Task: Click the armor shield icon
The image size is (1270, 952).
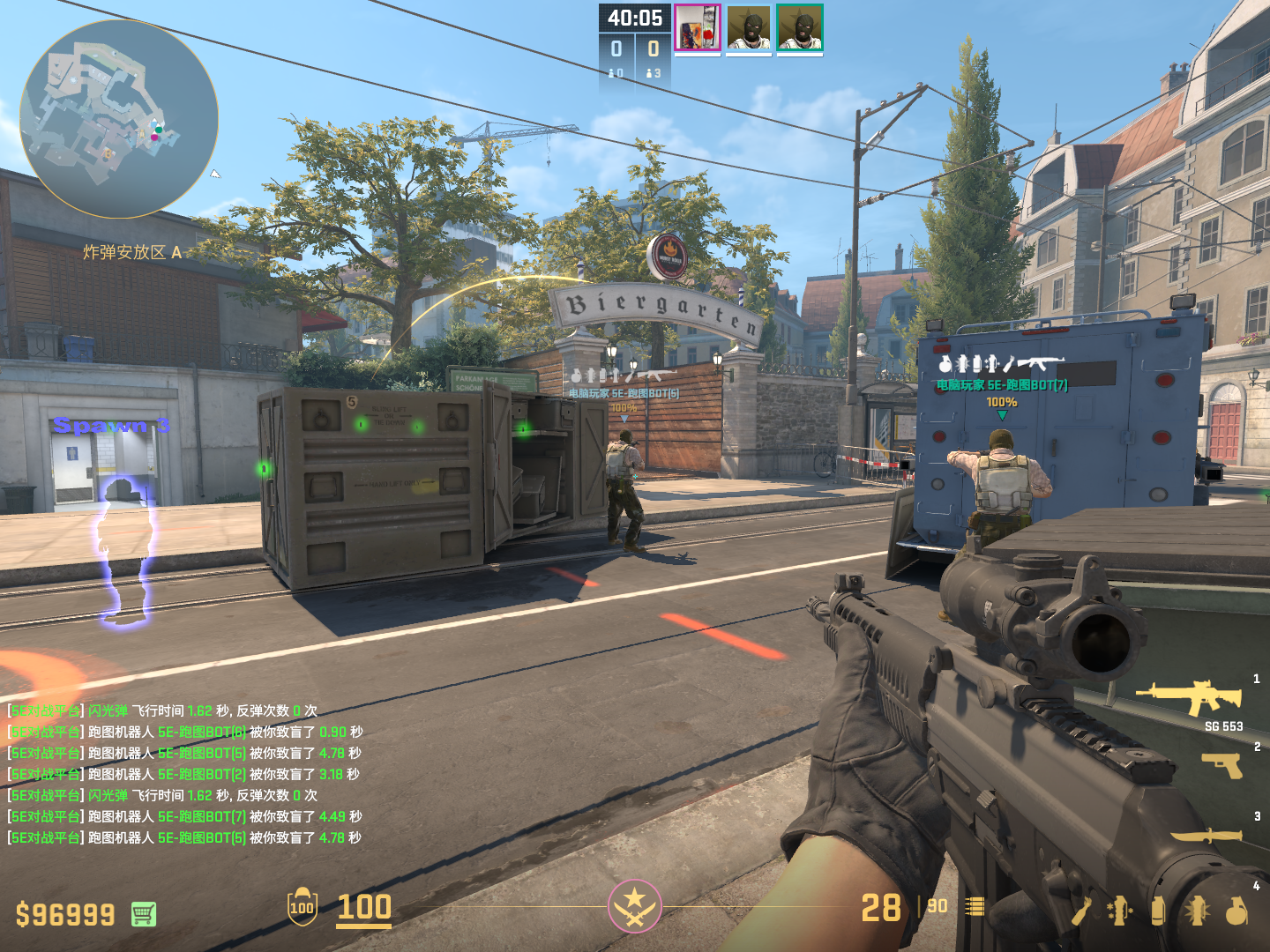Action: 302,906
